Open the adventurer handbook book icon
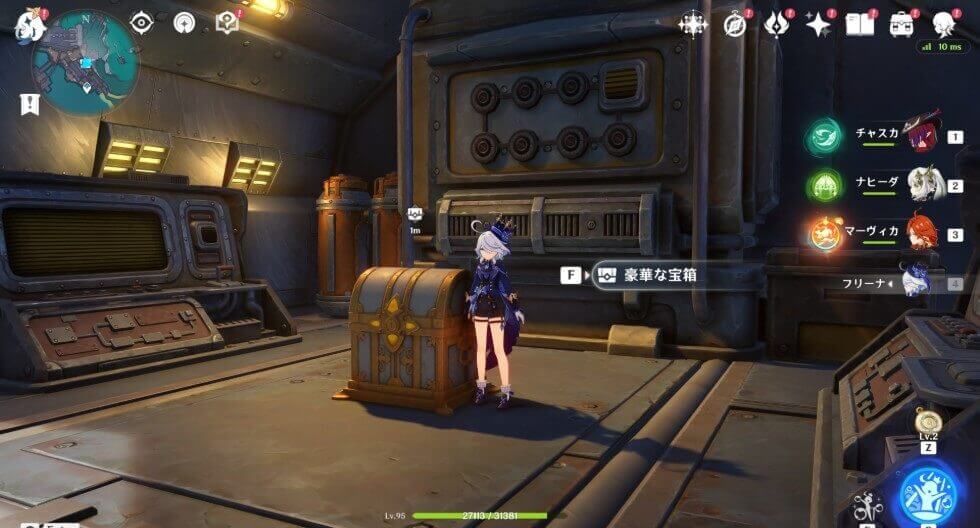The width and height of the screenshot is (980, 528). pos(859,24)
